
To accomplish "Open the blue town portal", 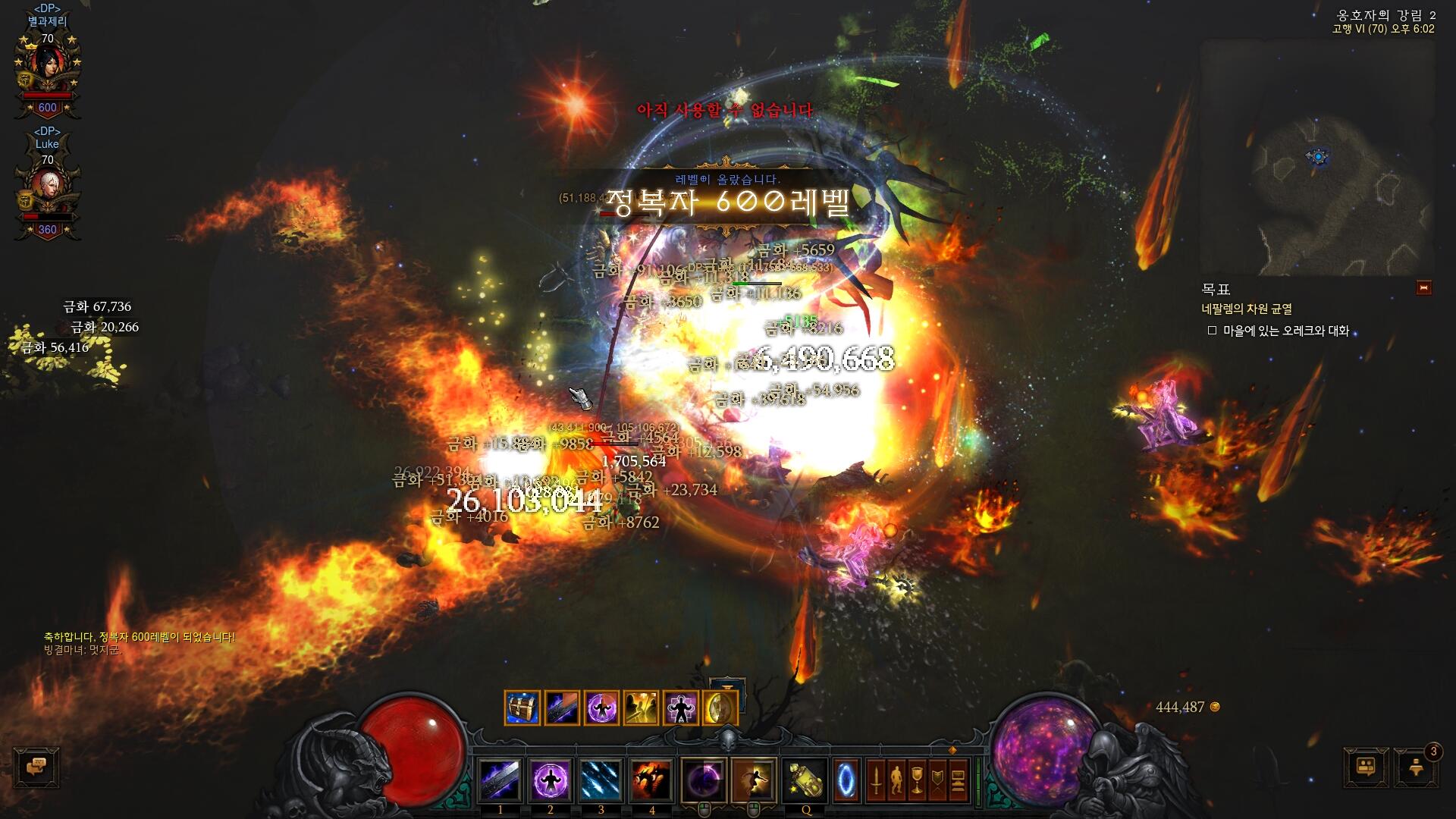I will [x=846, y=780].
